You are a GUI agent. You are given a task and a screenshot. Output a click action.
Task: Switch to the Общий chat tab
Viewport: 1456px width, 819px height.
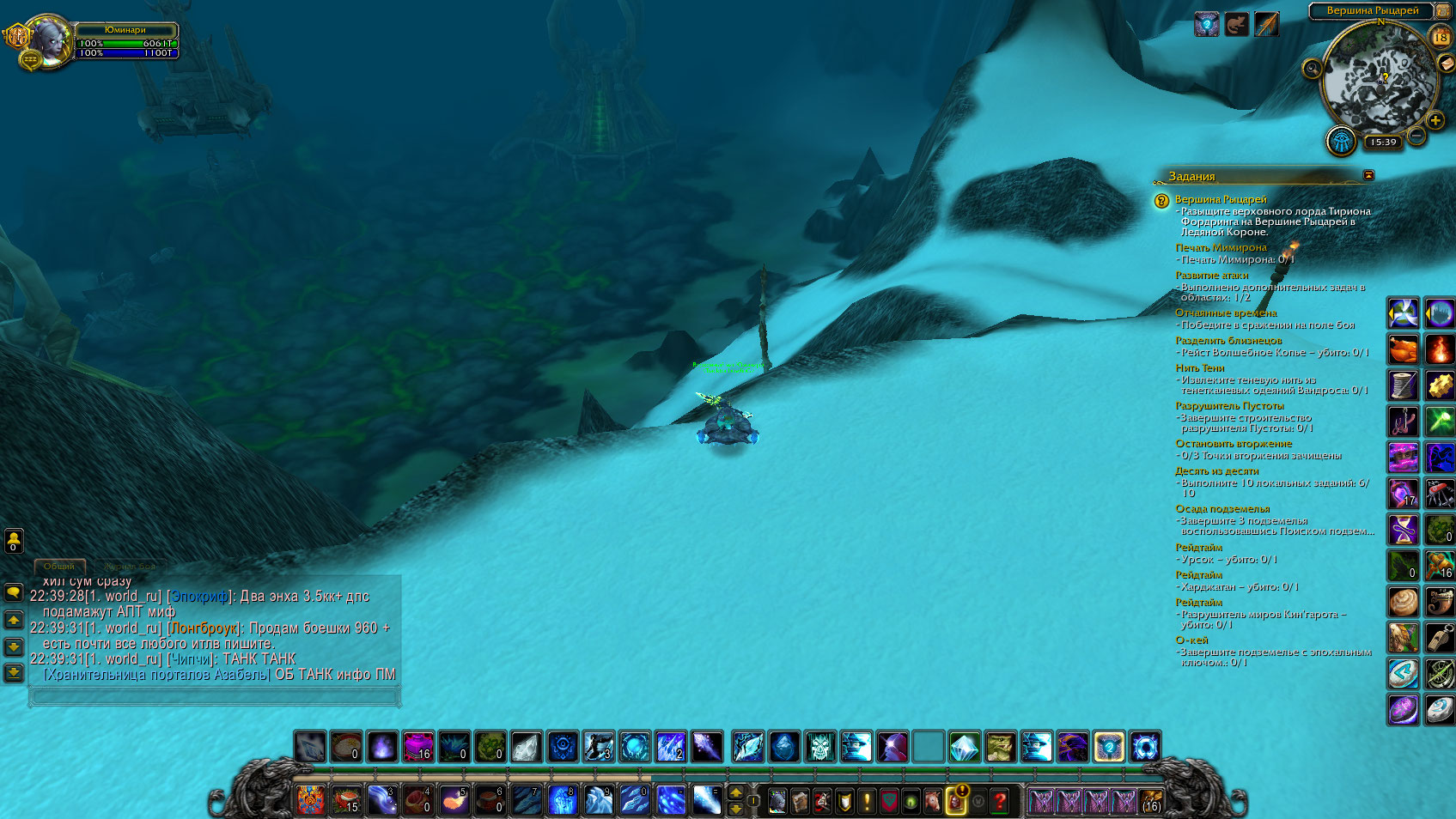pyautogui.click(x=59, y=566)
